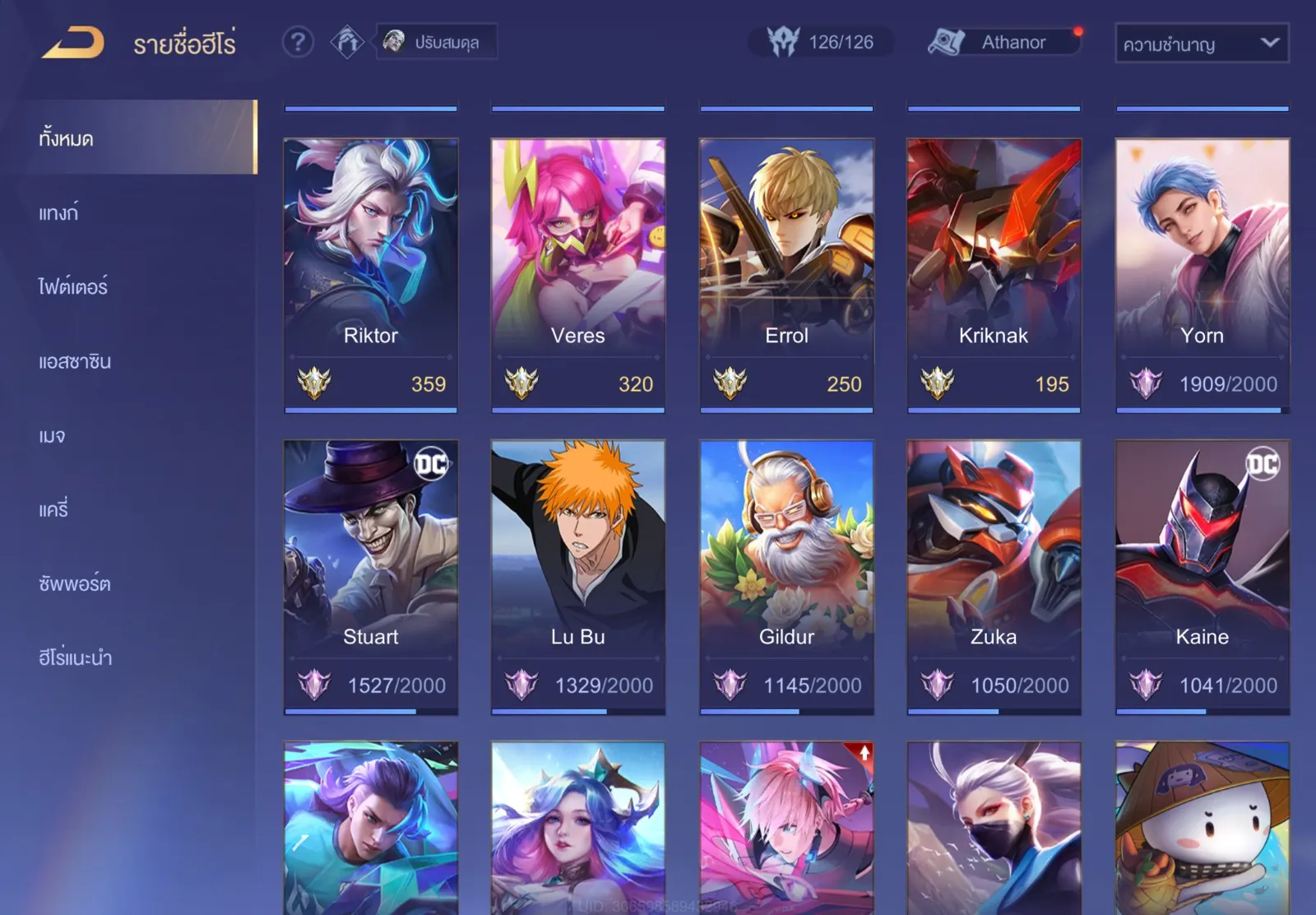The width and height of the screenshot is (1316, 915).
Task: Select the ทั้งหมด all heroes tab
Action: 140,137
